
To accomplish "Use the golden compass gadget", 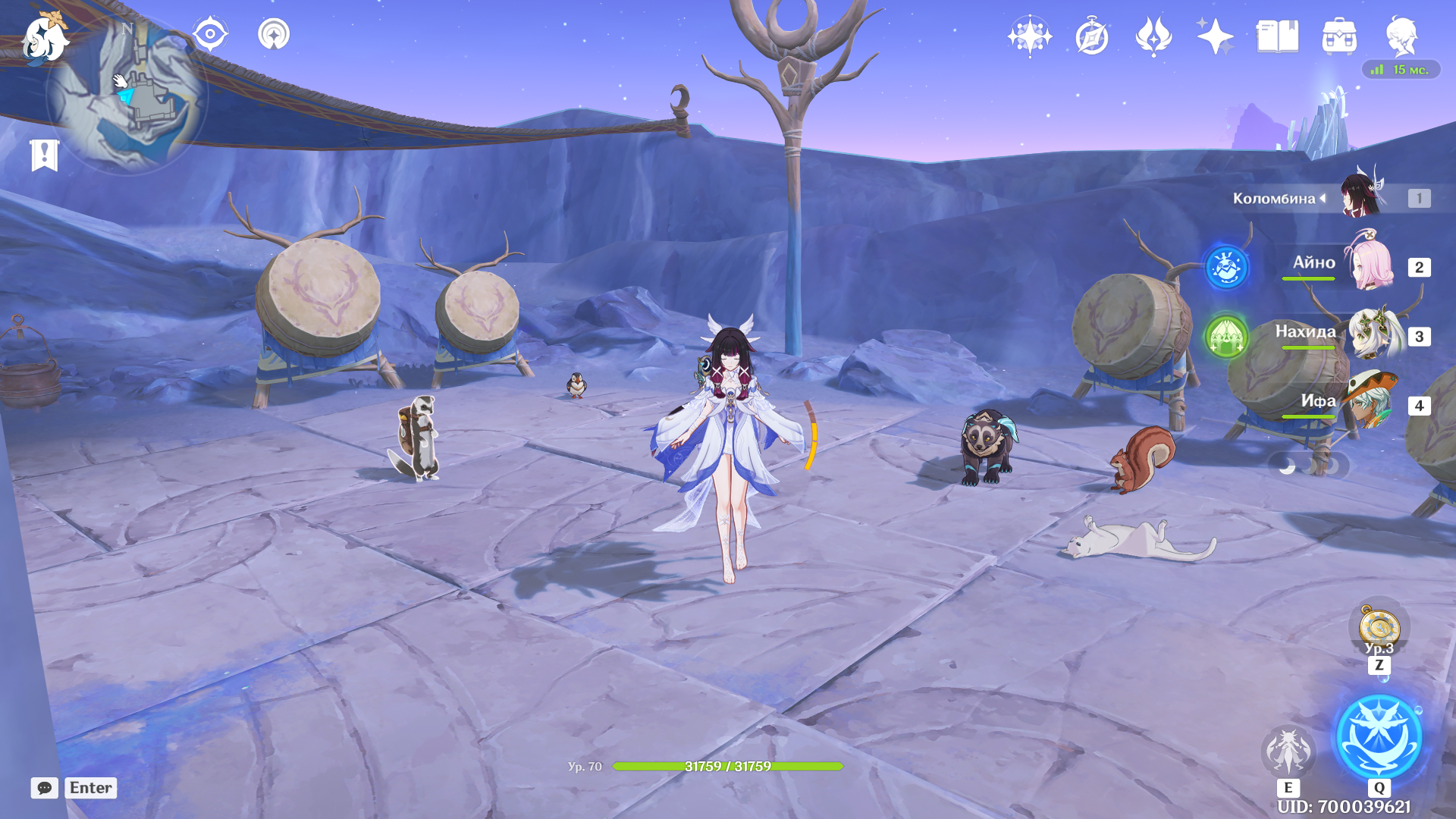I will point(1379,629).
